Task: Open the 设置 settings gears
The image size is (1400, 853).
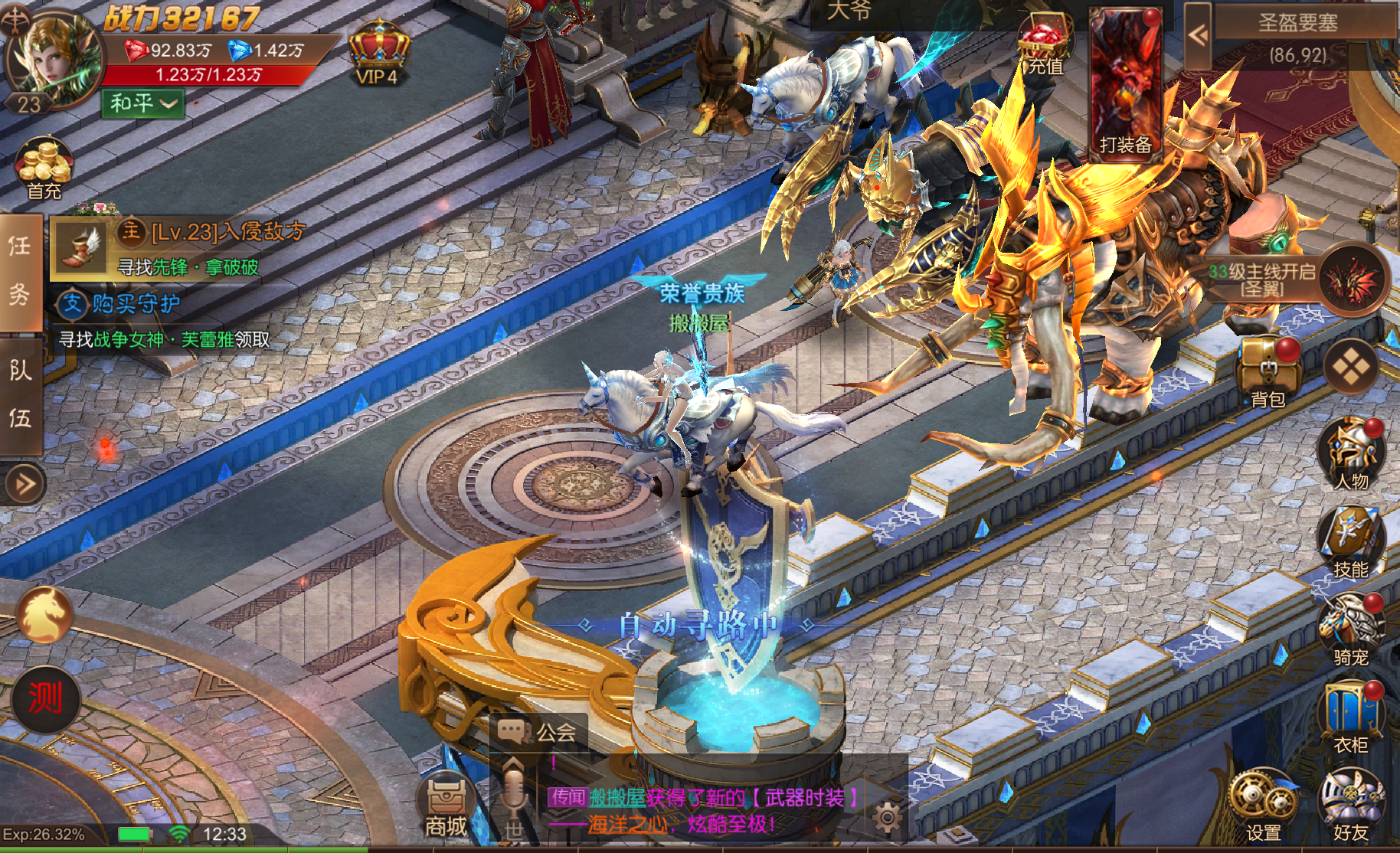Action: (x=1263, y=804)
